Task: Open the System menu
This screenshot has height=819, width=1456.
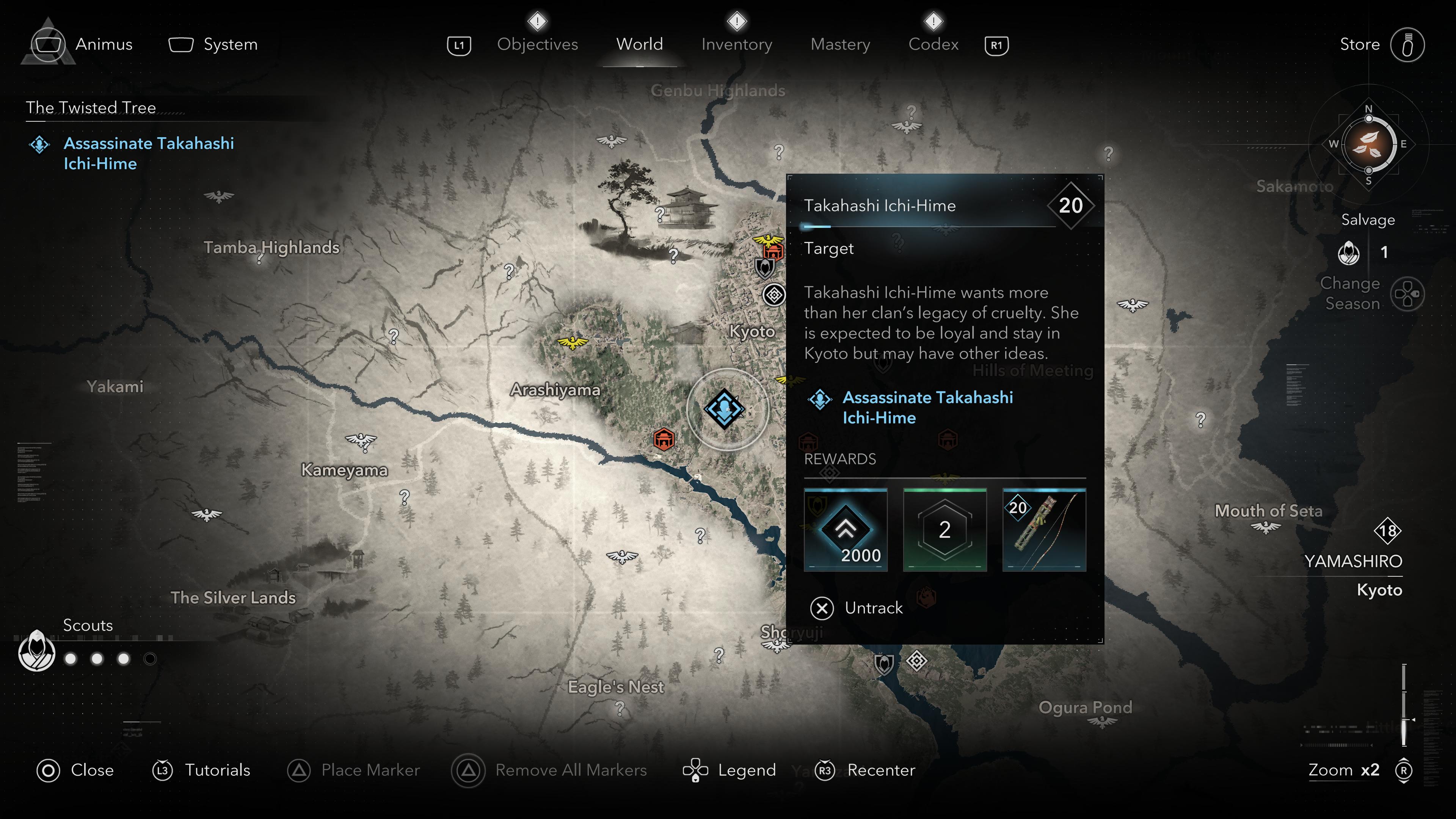Action: [230, 44]
